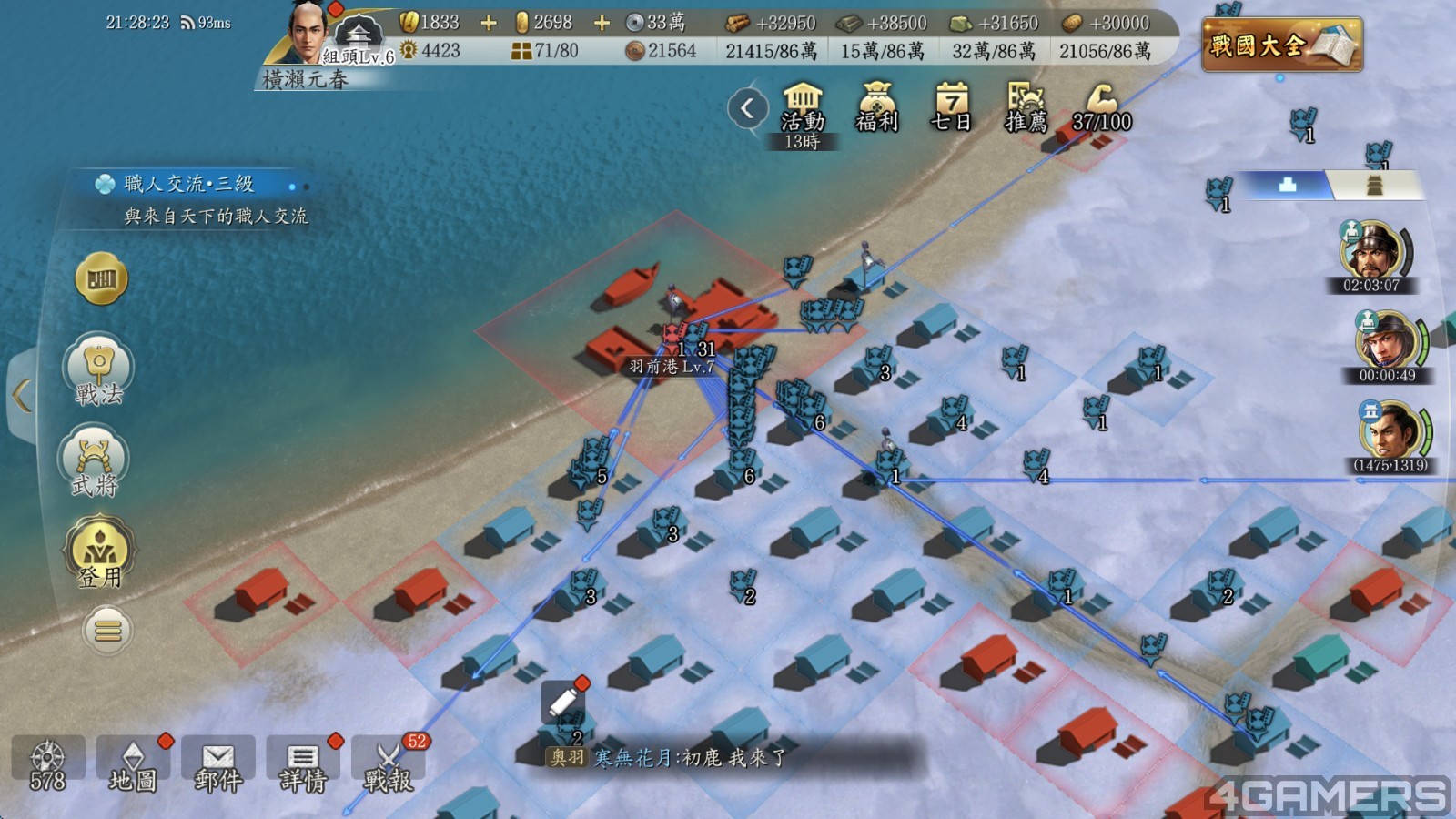The height and width of the screenshot is (819, 1456).
Task: Open the 戰報 battle reports
Action: point(389,764)
